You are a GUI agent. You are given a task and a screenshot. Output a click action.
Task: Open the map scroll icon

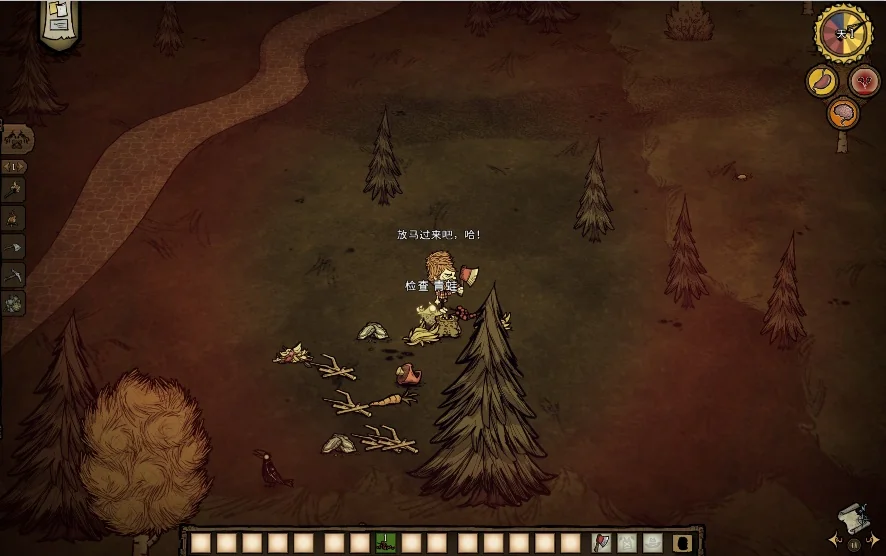pos(852,520)
